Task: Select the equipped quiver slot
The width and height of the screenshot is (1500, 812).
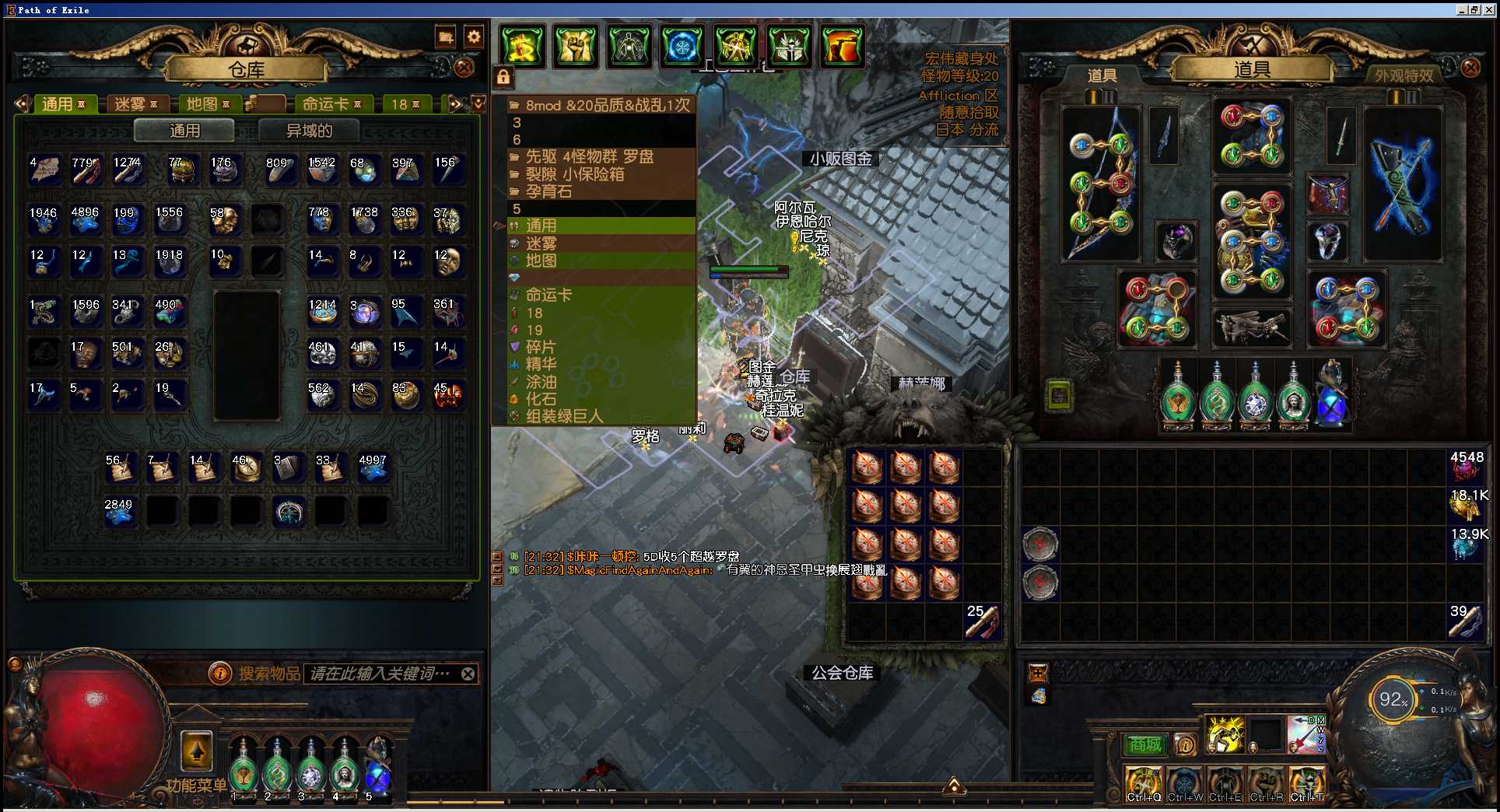Action: [x=1402, y=184]
